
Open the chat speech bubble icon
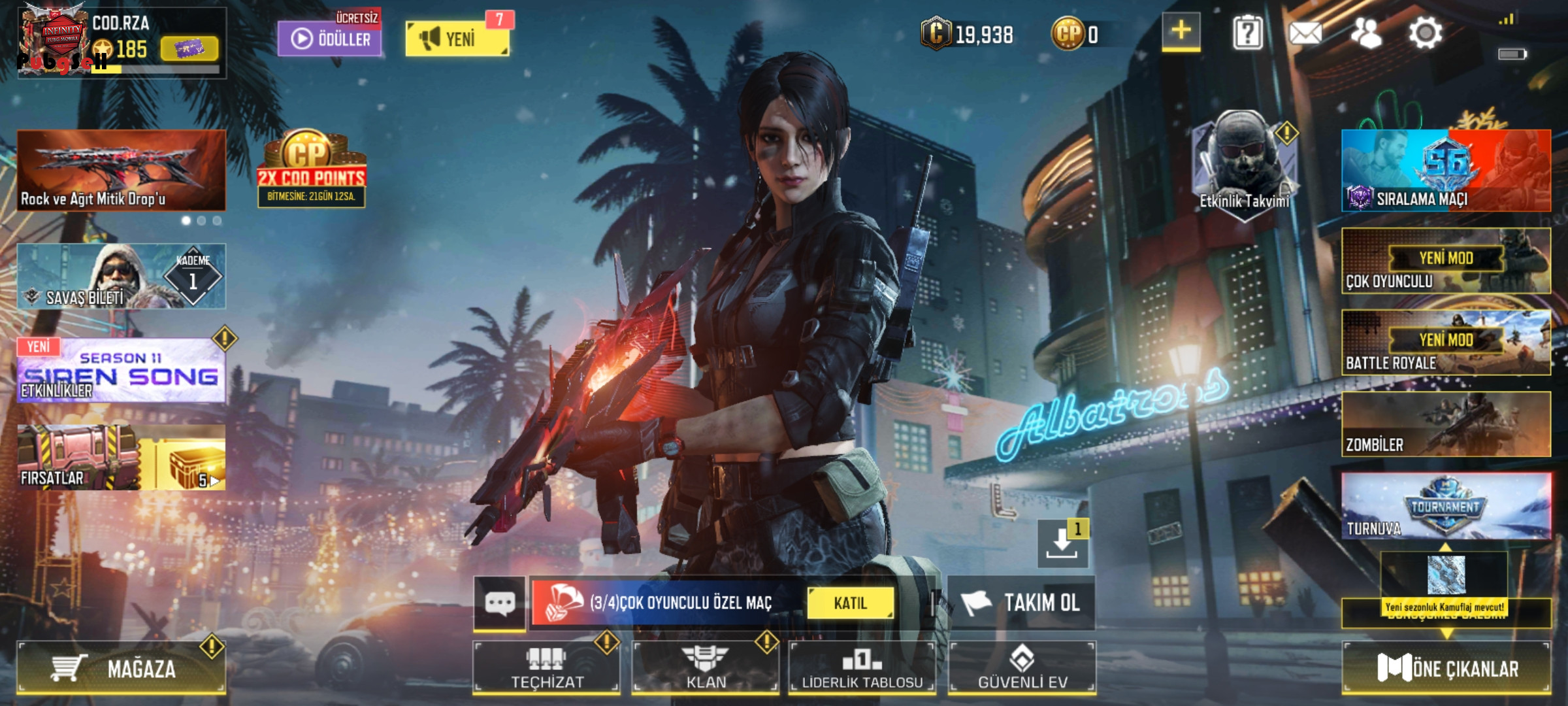pos(500,603)
